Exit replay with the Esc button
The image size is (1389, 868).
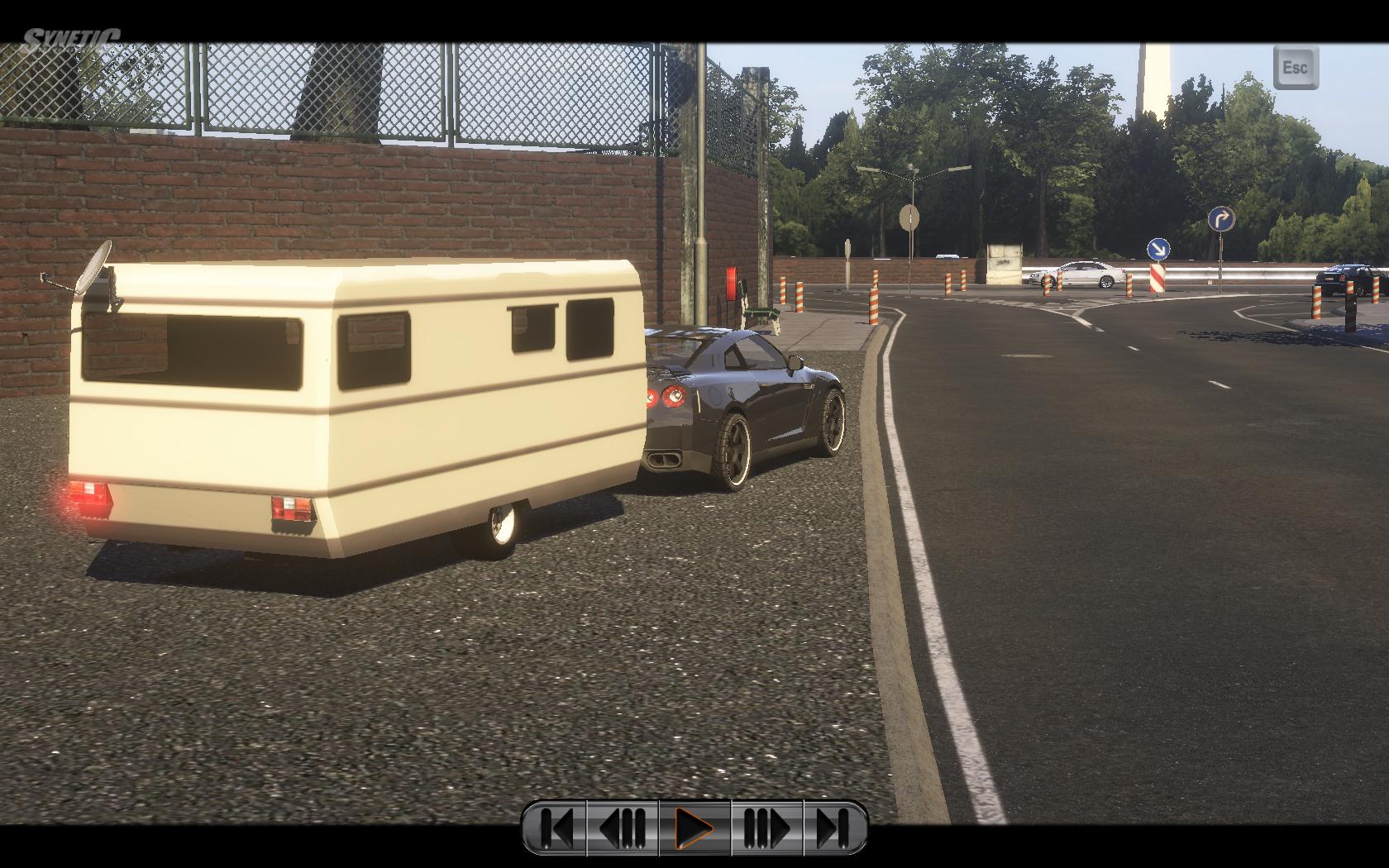[1296, 67]
